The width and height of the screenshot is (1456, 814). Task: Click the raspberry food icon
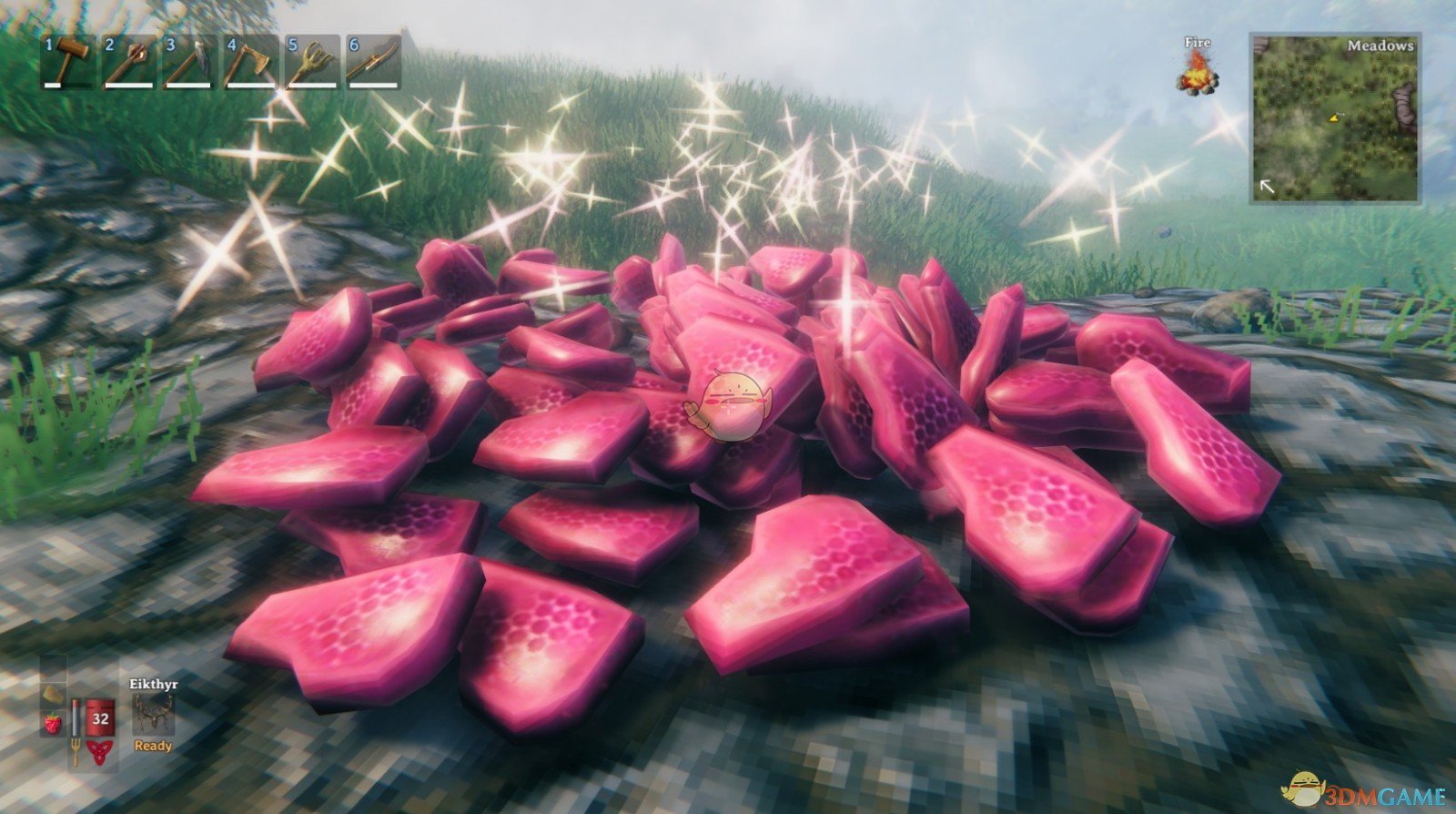[x=52, y=723]
